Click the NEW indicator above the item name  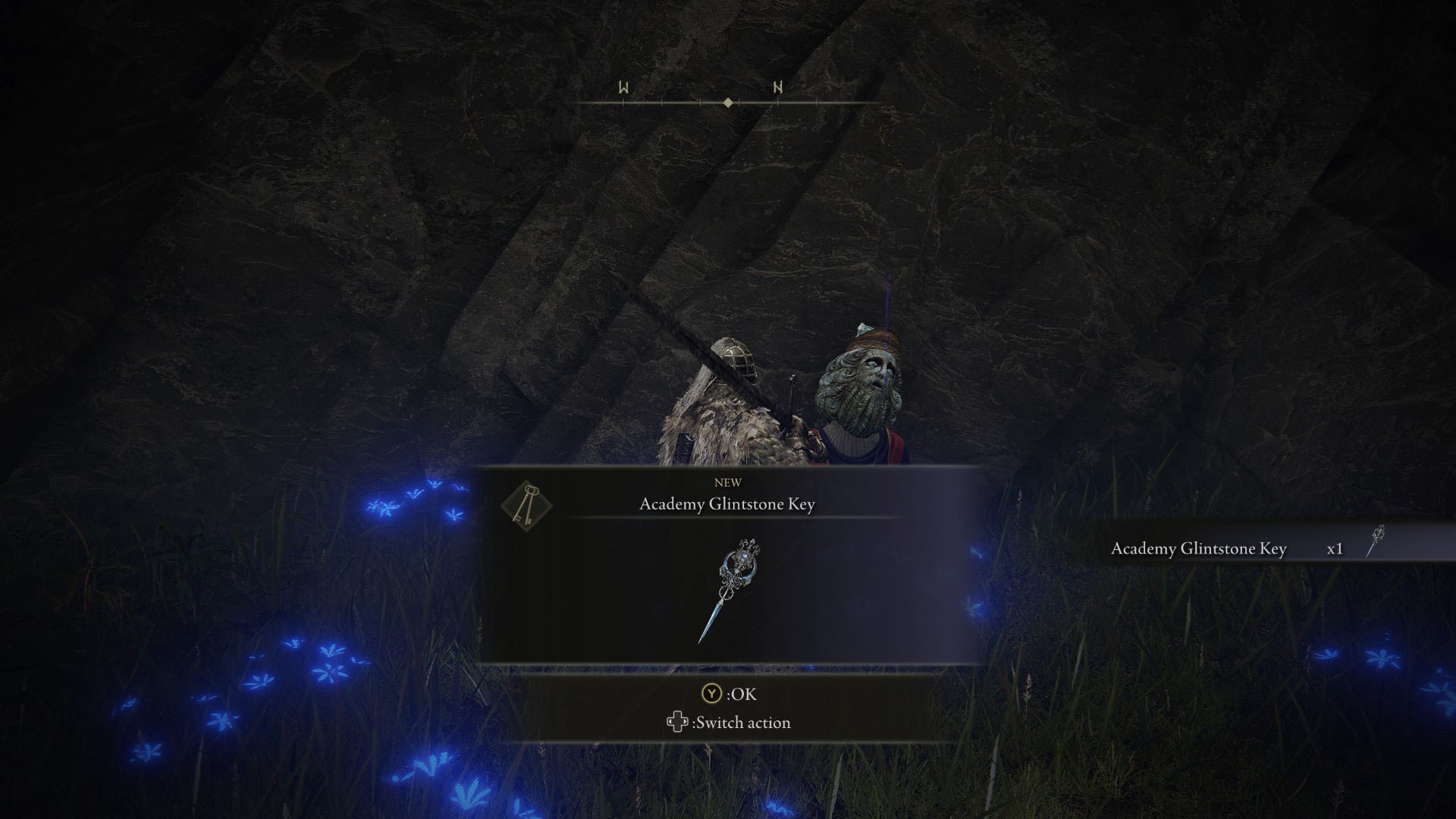(x=728, y=482)
